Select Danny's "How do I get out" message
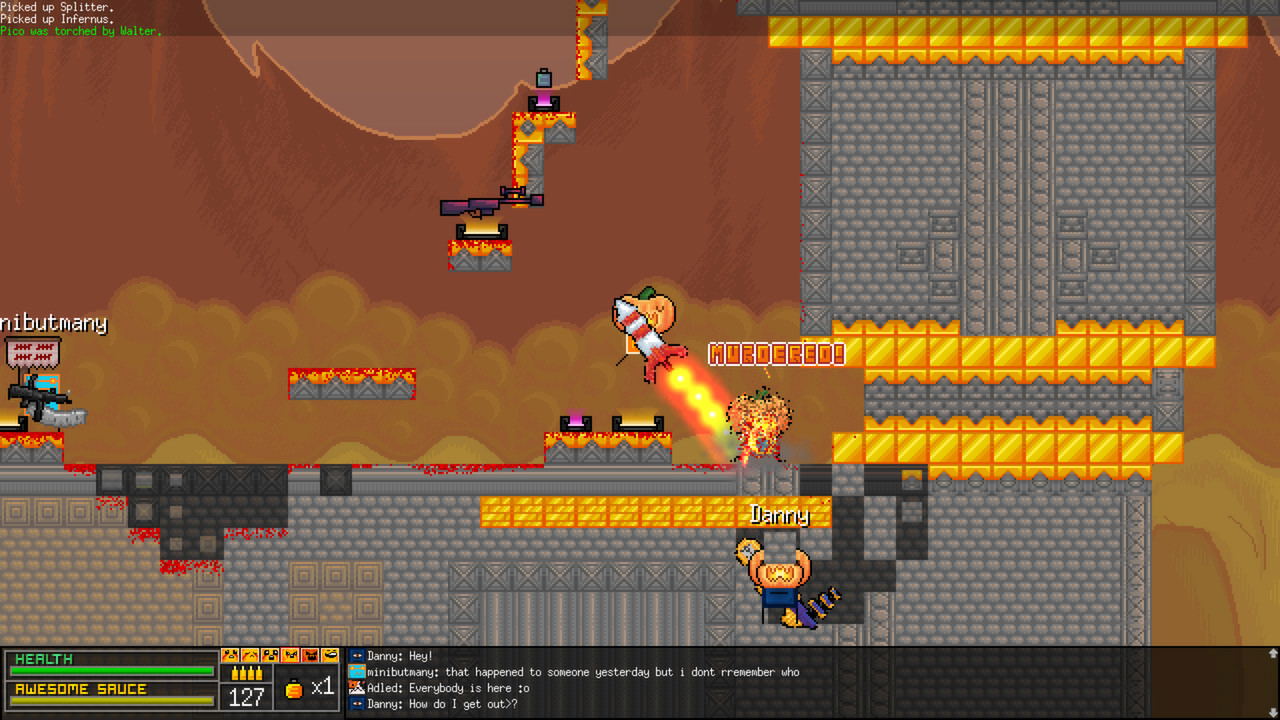1280x720 pixels. coord(442,704)
